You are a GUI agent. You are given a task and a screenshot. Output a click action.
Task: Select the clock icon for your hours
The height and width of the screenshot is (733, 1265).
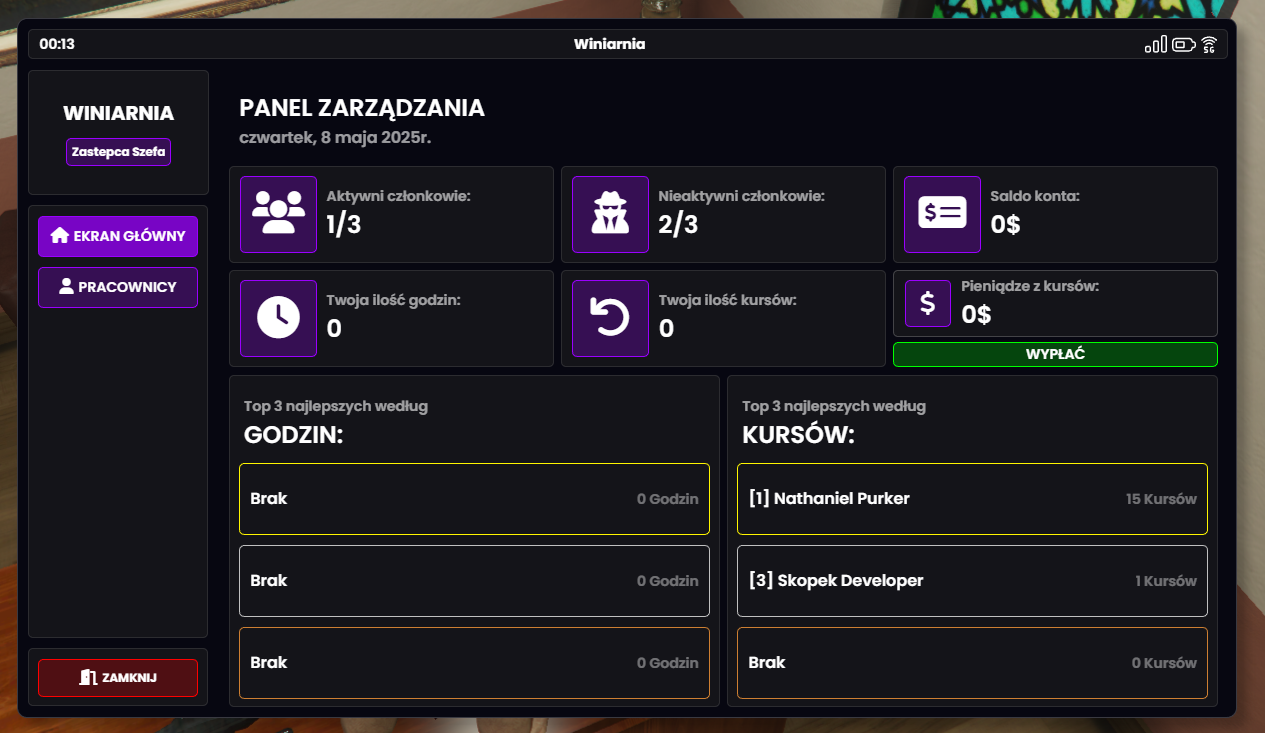click(x=278, y=318)
